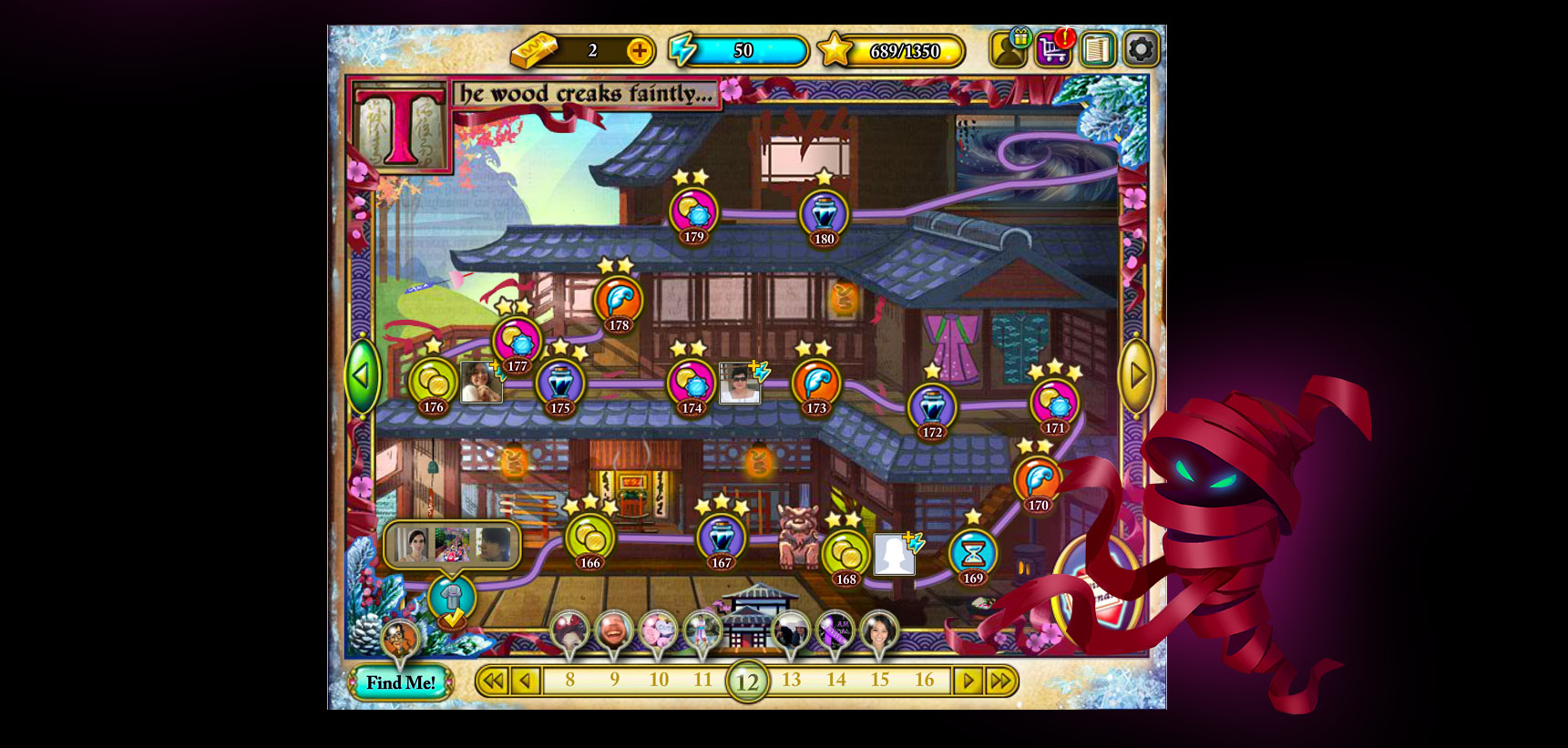Screen dimensions: 1568x748
Task: Open the shop cart icon with alert badge
Action: (x=1054, y=50)
